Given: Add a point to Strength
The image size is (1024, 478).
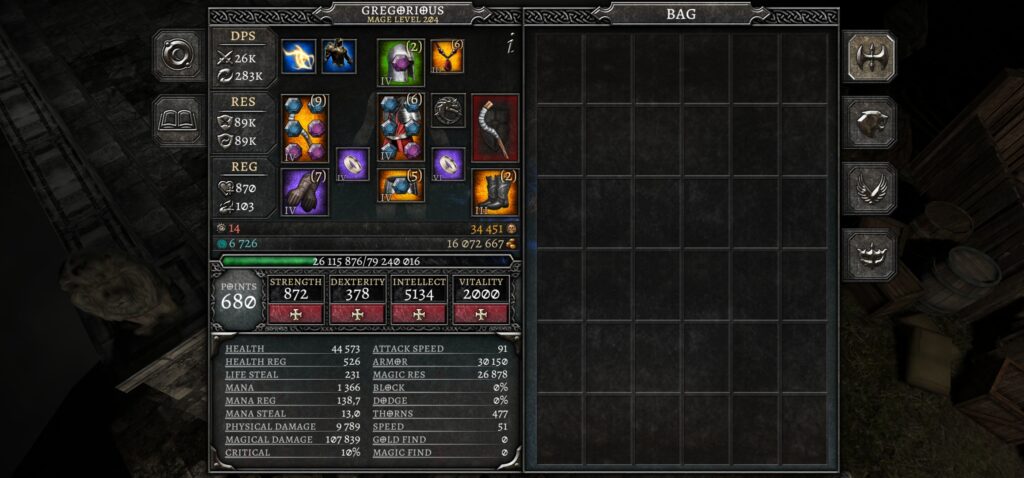Looking at the screenshot, I should point(296,313).
